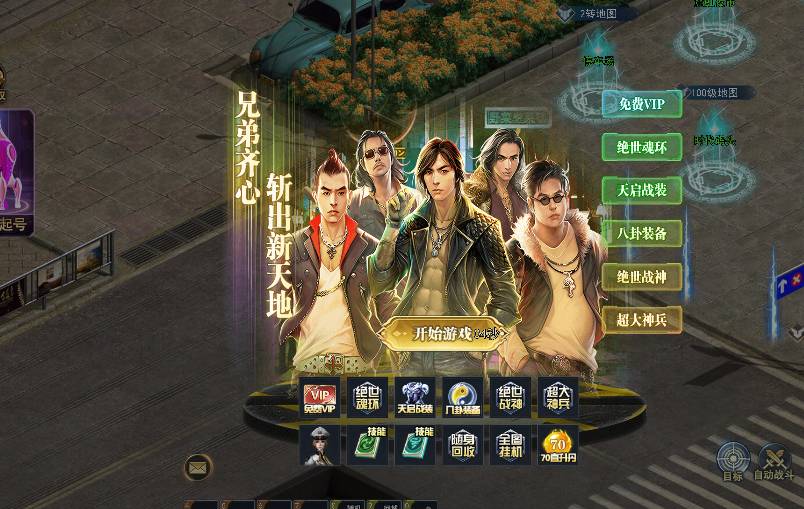Select the 超大神兵 hexagon icon

(558, 396)
